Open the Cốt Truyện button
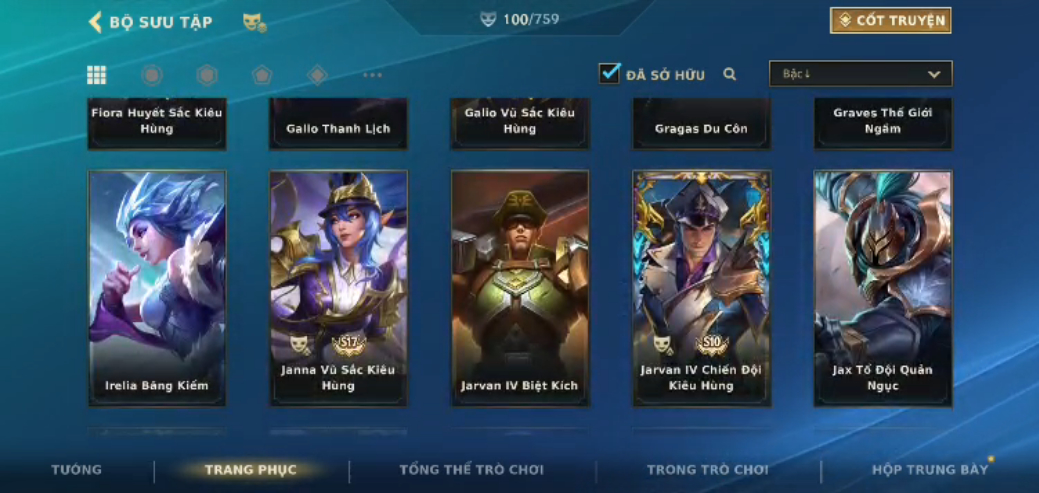This screenshot has width=1039, height=493. click(890, 20)
